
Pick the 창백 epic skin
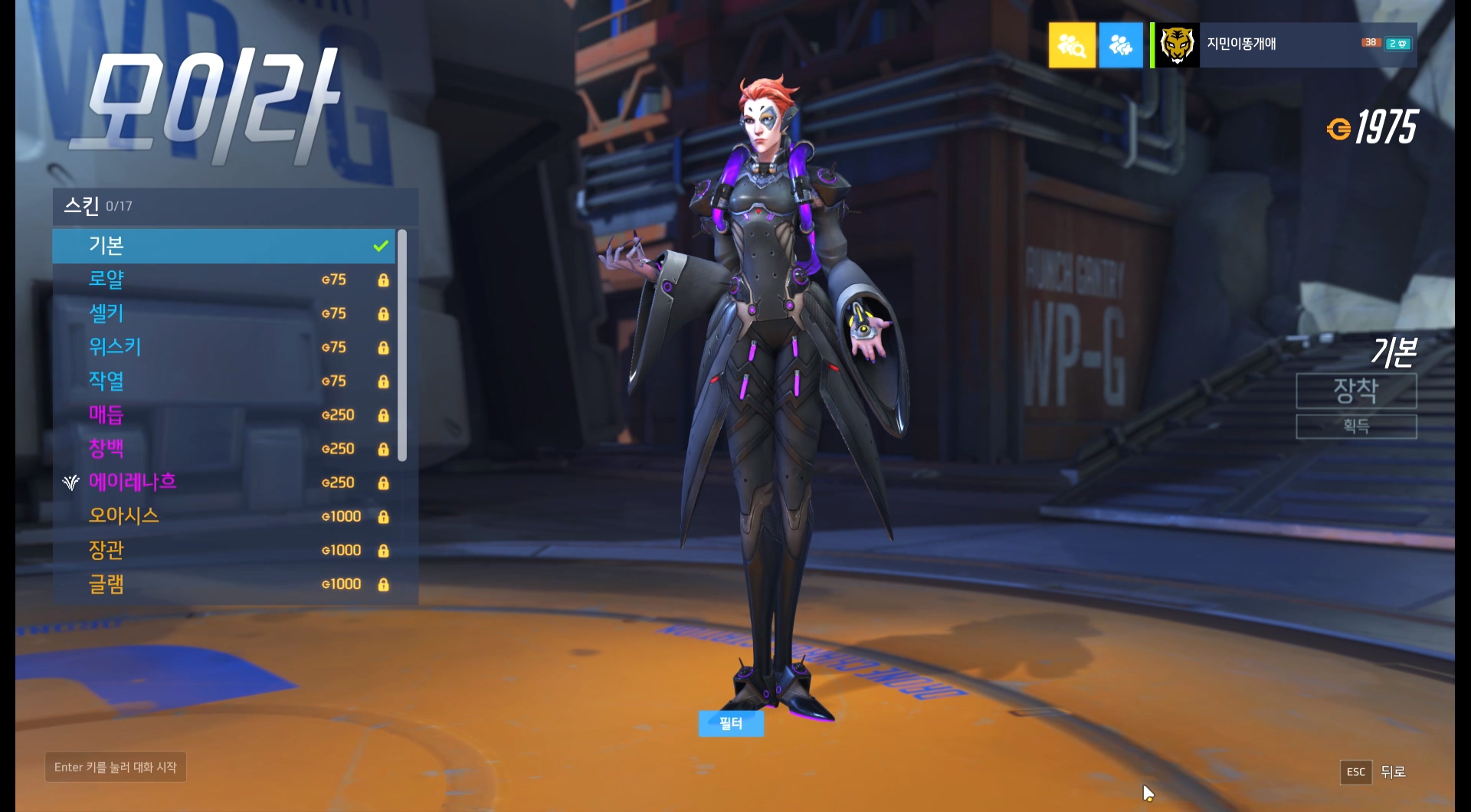coord(222,448)
